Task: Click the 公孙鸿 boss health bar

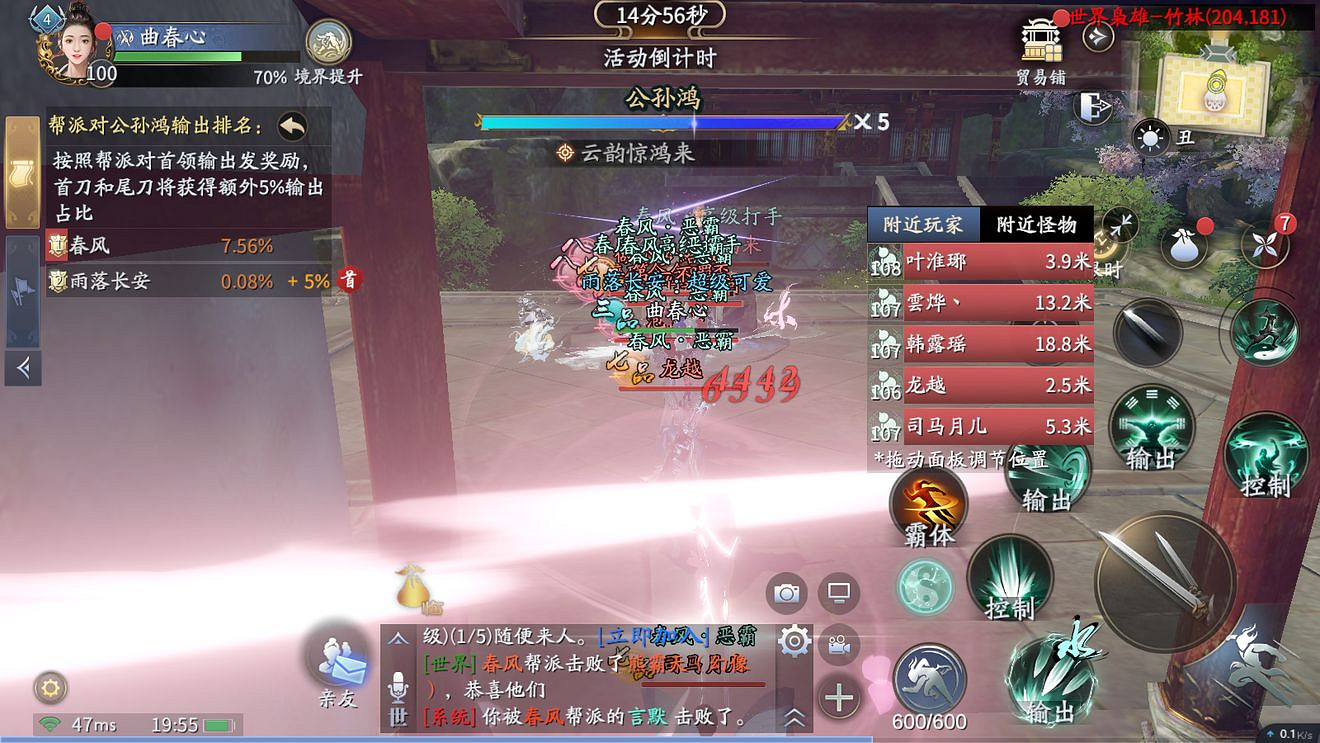Action: pyautogui.click(x=662, y=122)
